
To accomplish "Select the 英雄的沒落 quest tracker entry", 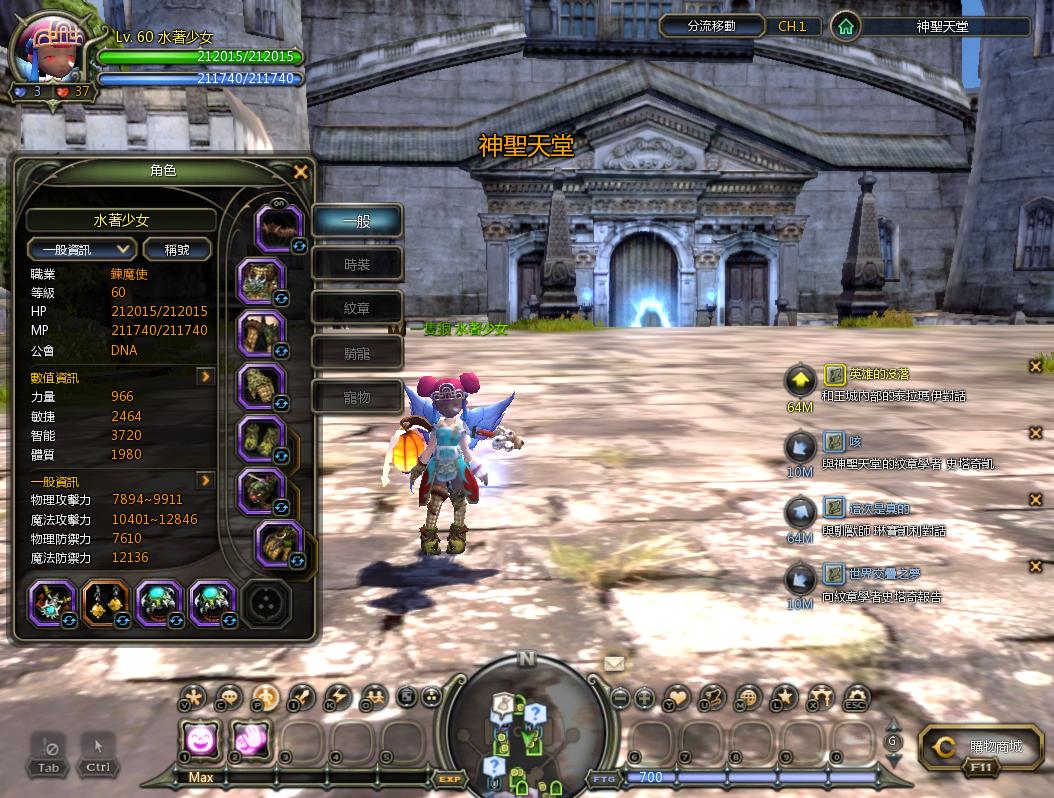I will click(878, 374).
